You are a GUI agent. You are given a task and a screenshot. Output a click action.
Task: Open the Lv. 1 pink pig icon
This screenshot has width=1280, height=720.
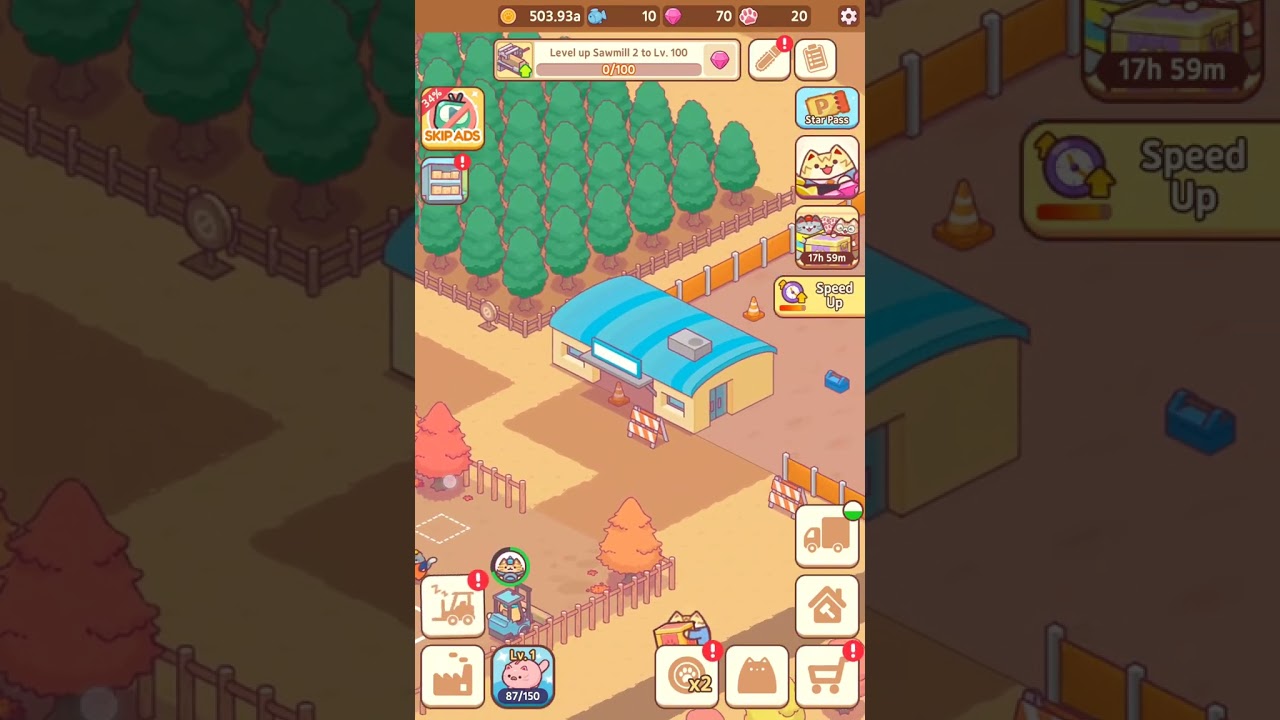(x=523, y=676)
